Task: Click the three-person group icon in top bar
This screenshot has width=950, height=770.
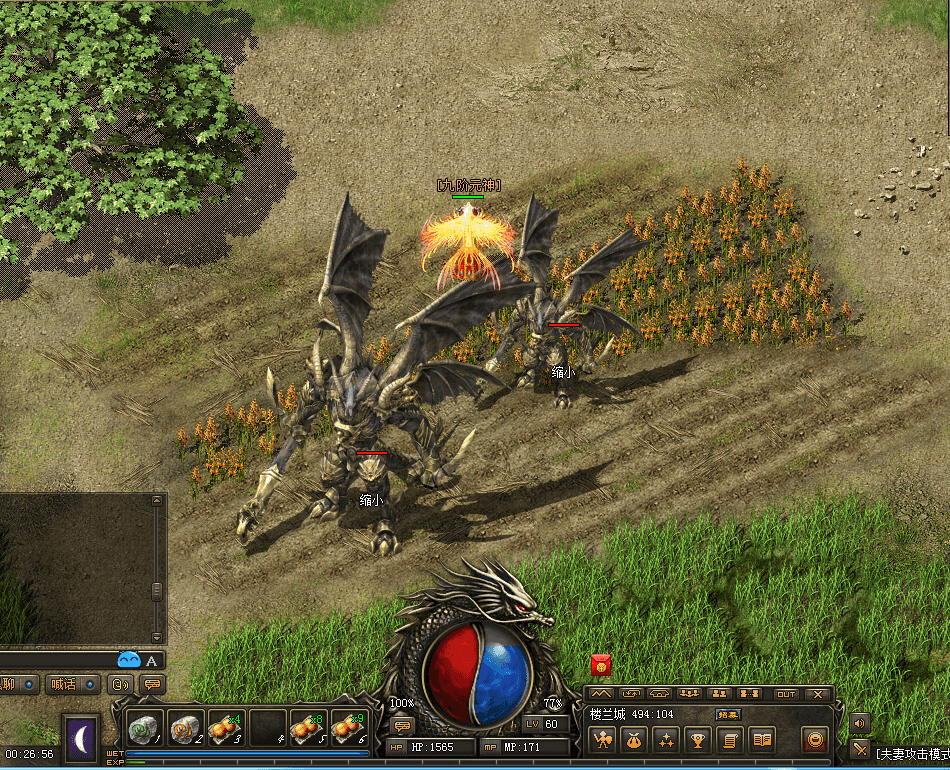Action: point(688,694)
